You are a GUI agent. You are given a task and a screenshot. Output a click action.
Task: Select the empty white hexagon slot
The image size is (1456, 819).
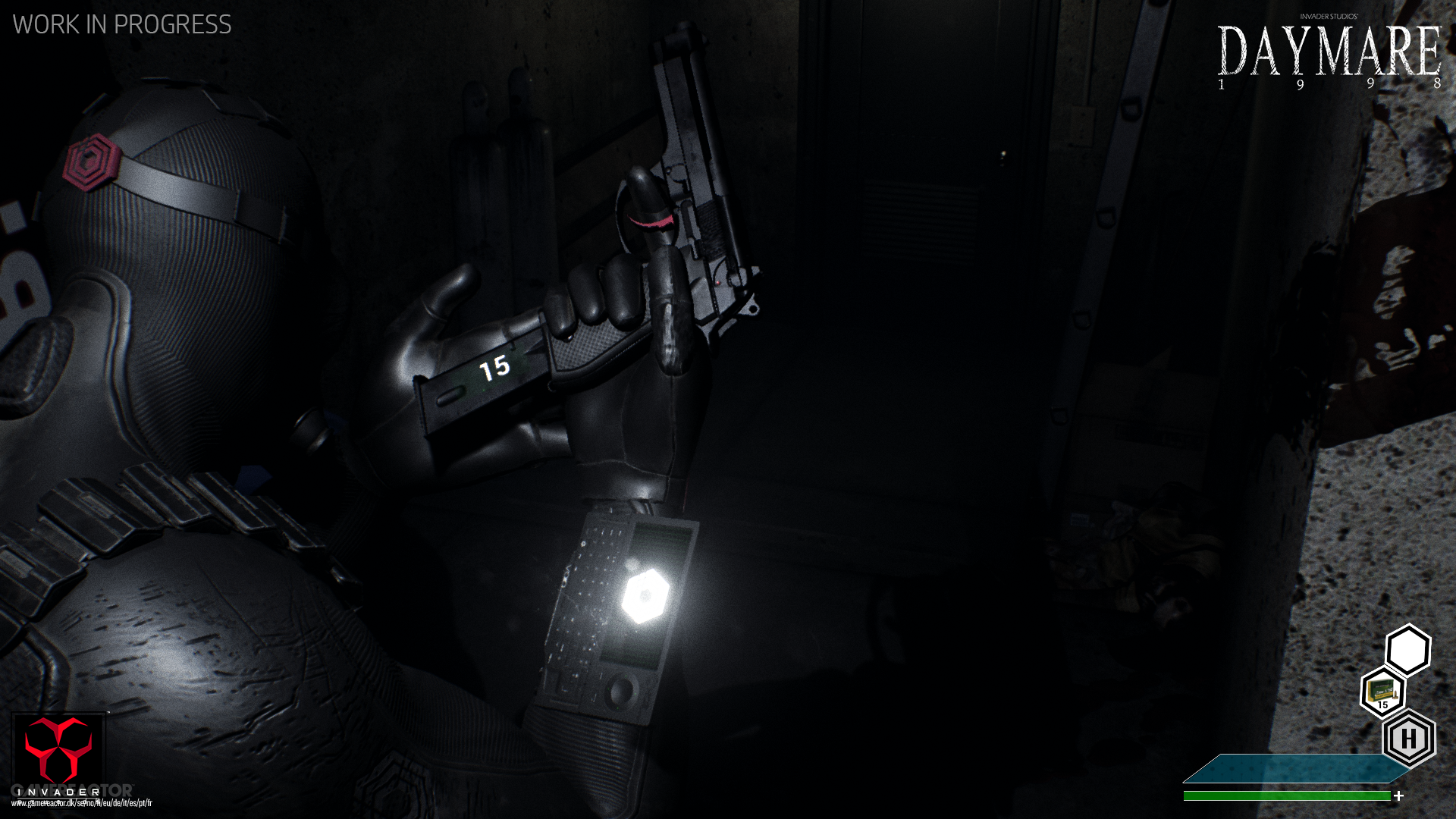1409,648
